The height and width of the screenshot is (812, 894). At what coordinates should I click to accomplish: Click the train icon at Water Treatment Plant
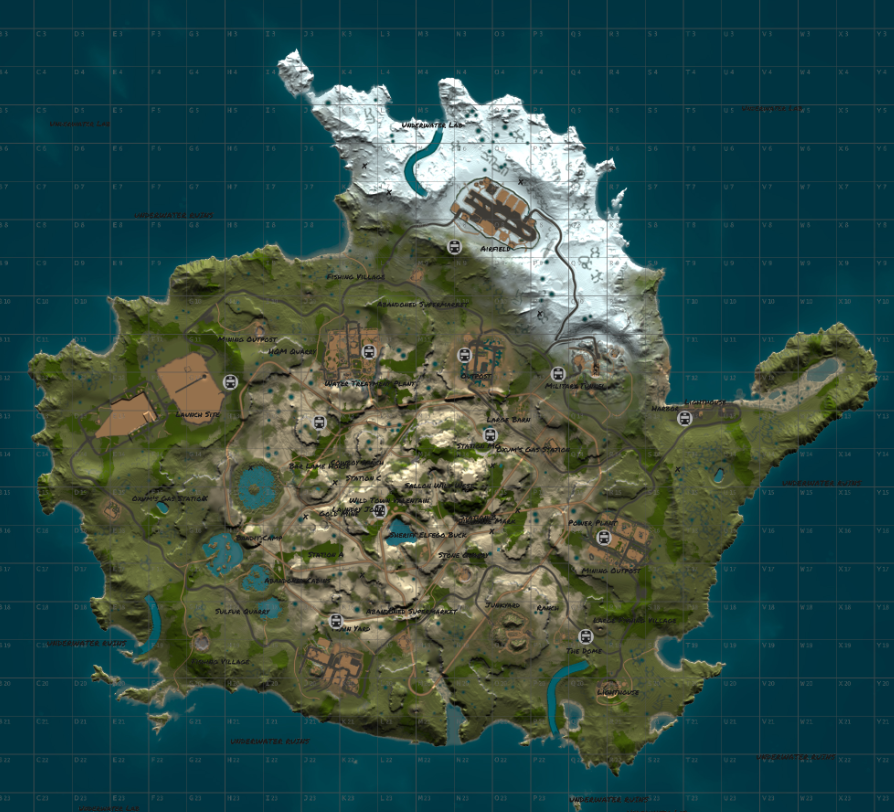369,351
